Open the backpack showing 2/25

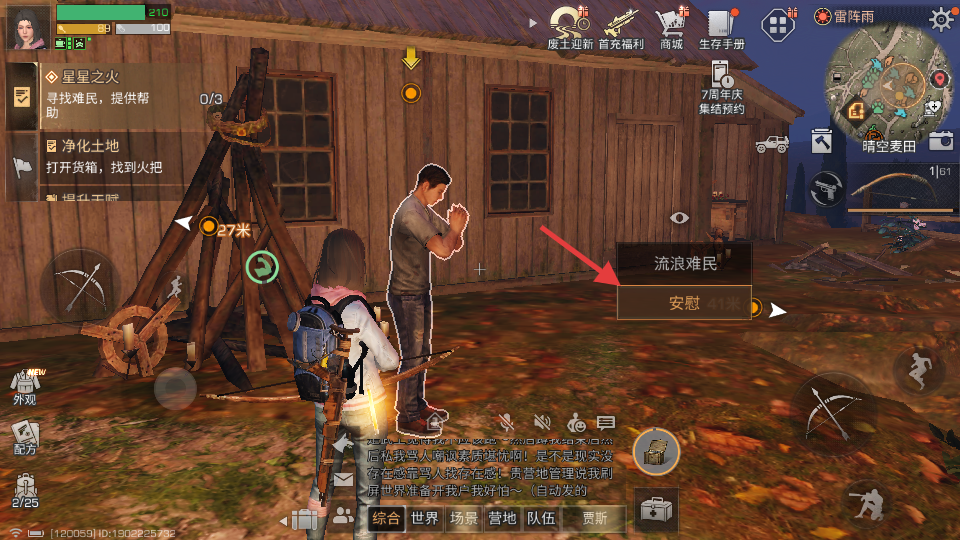pos(24,487)
